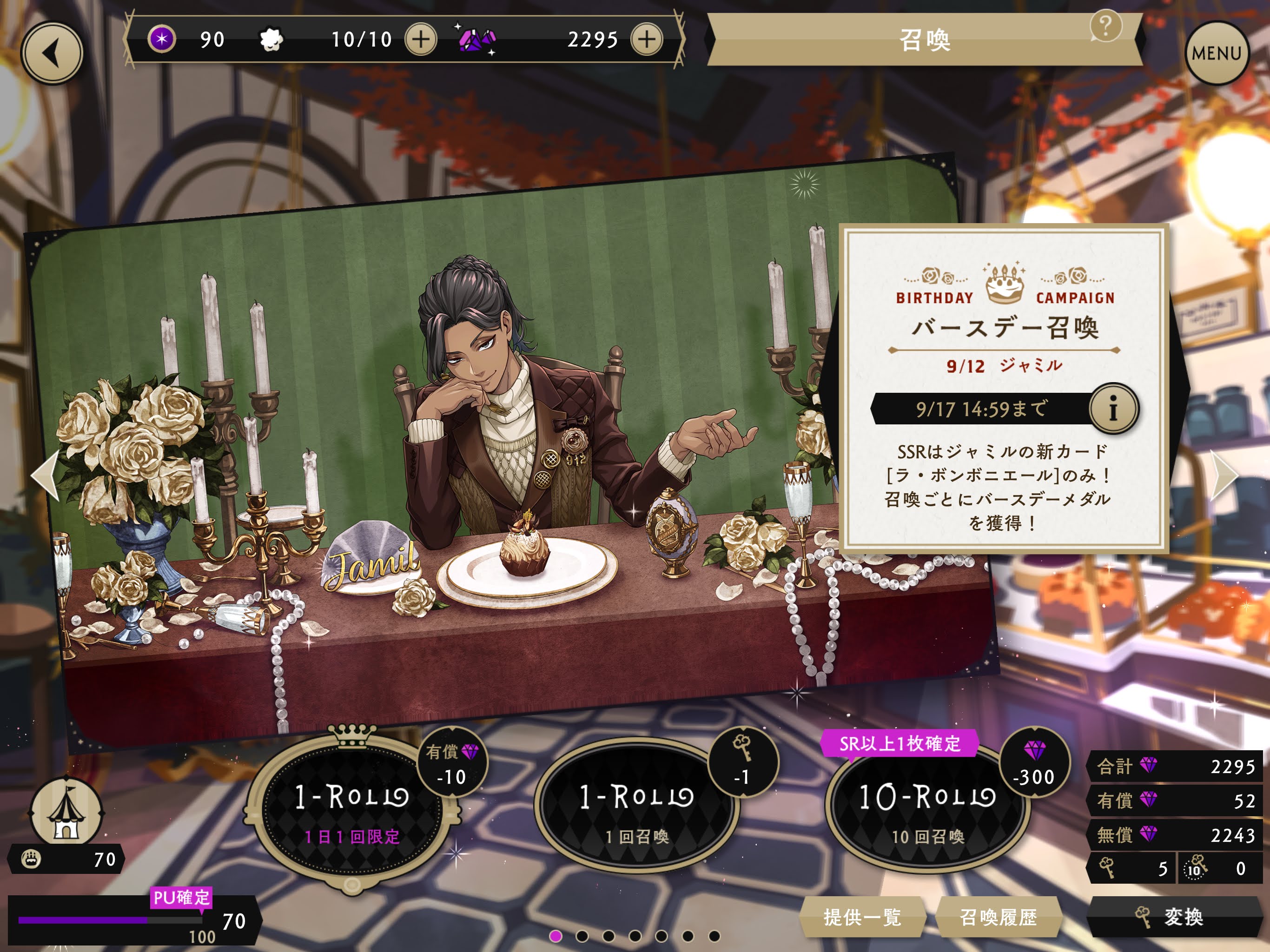Select the second banner page dot
The width and height of the screenshot is (1270, 952).
pyautogui.click(x=582, y=937)
